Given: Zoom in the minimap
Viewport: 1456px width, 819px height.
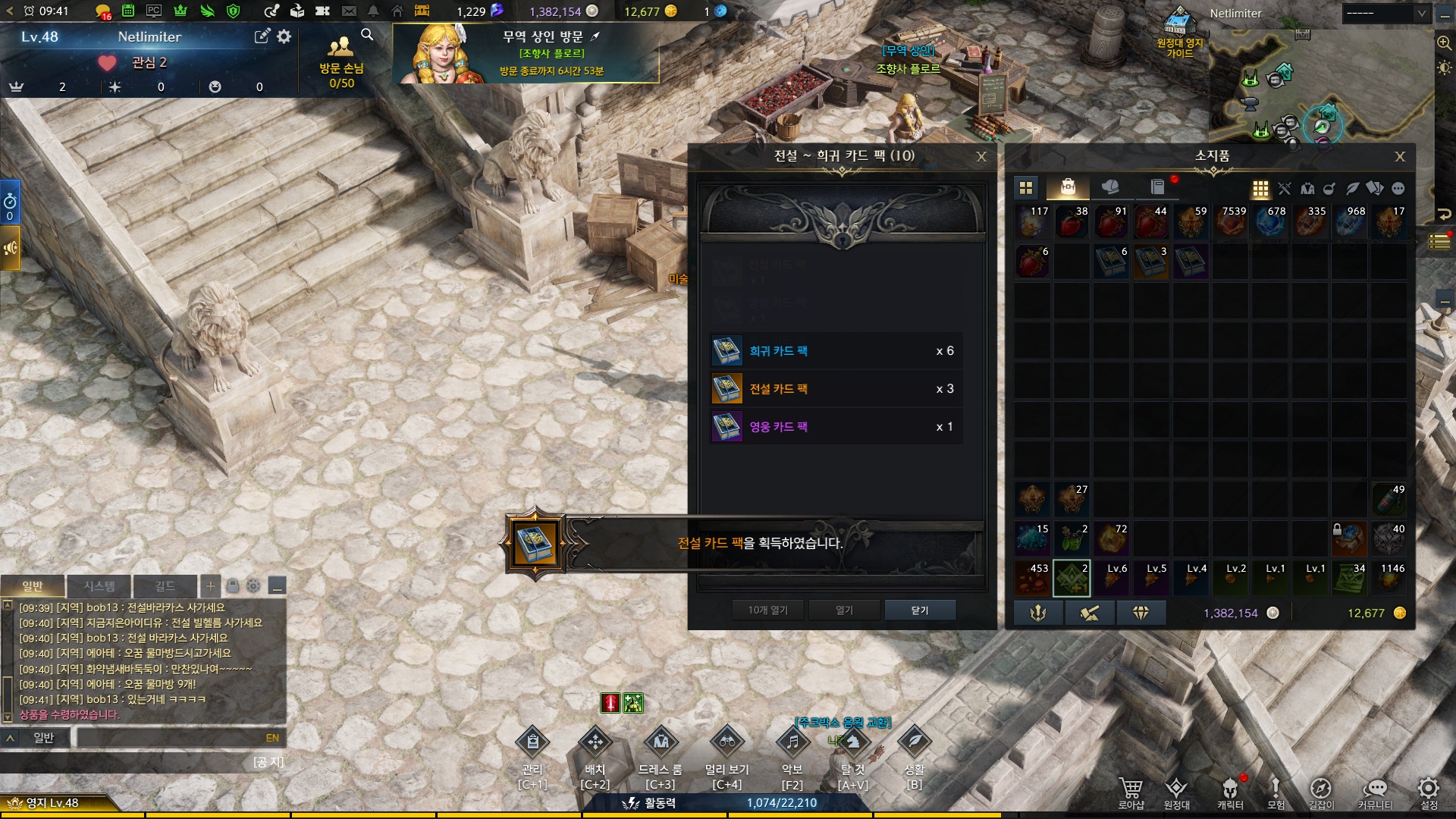Looking at the screenshot, I should (1444, 43).
